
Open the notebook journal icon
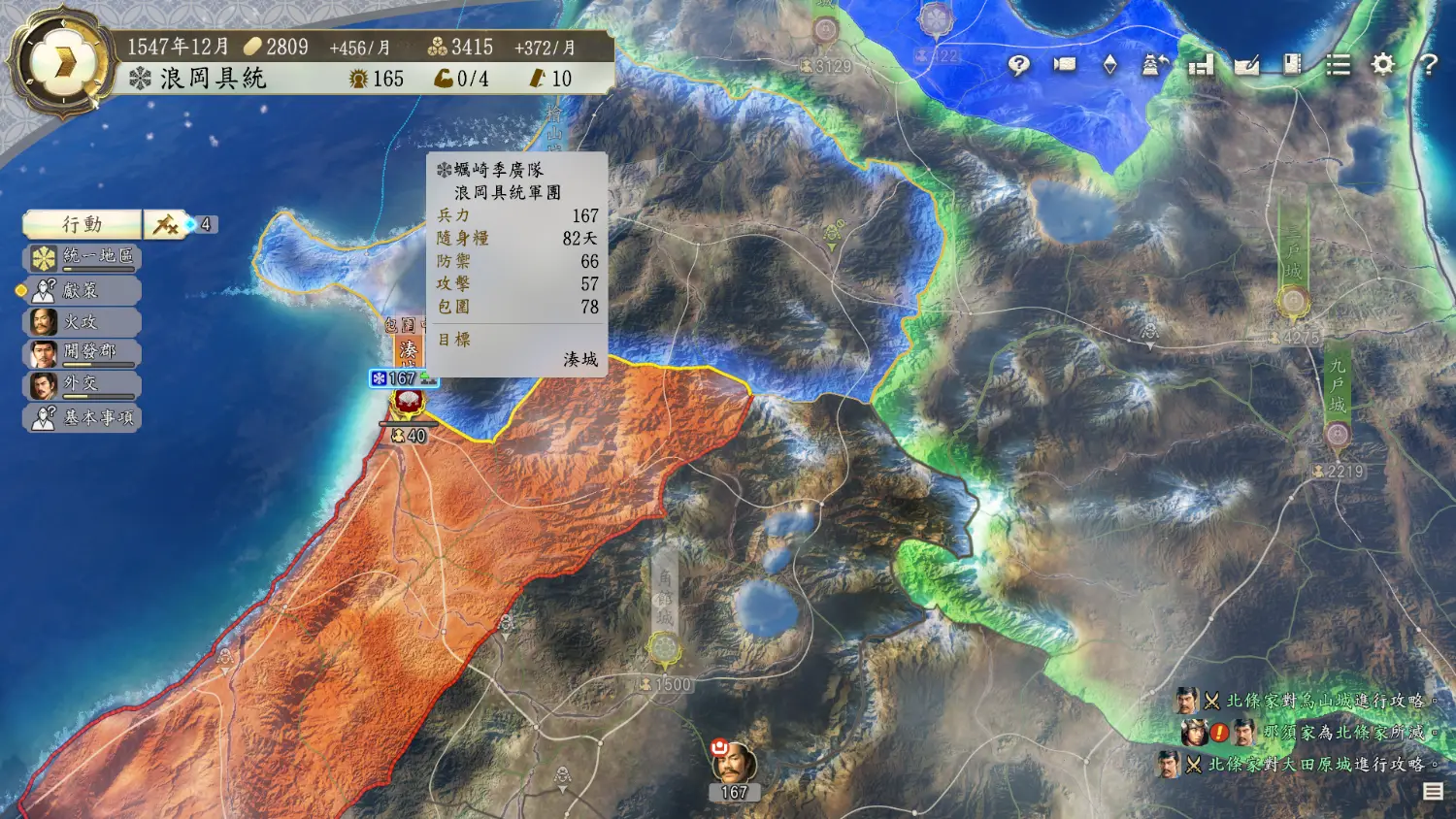tap(1292, 65)
